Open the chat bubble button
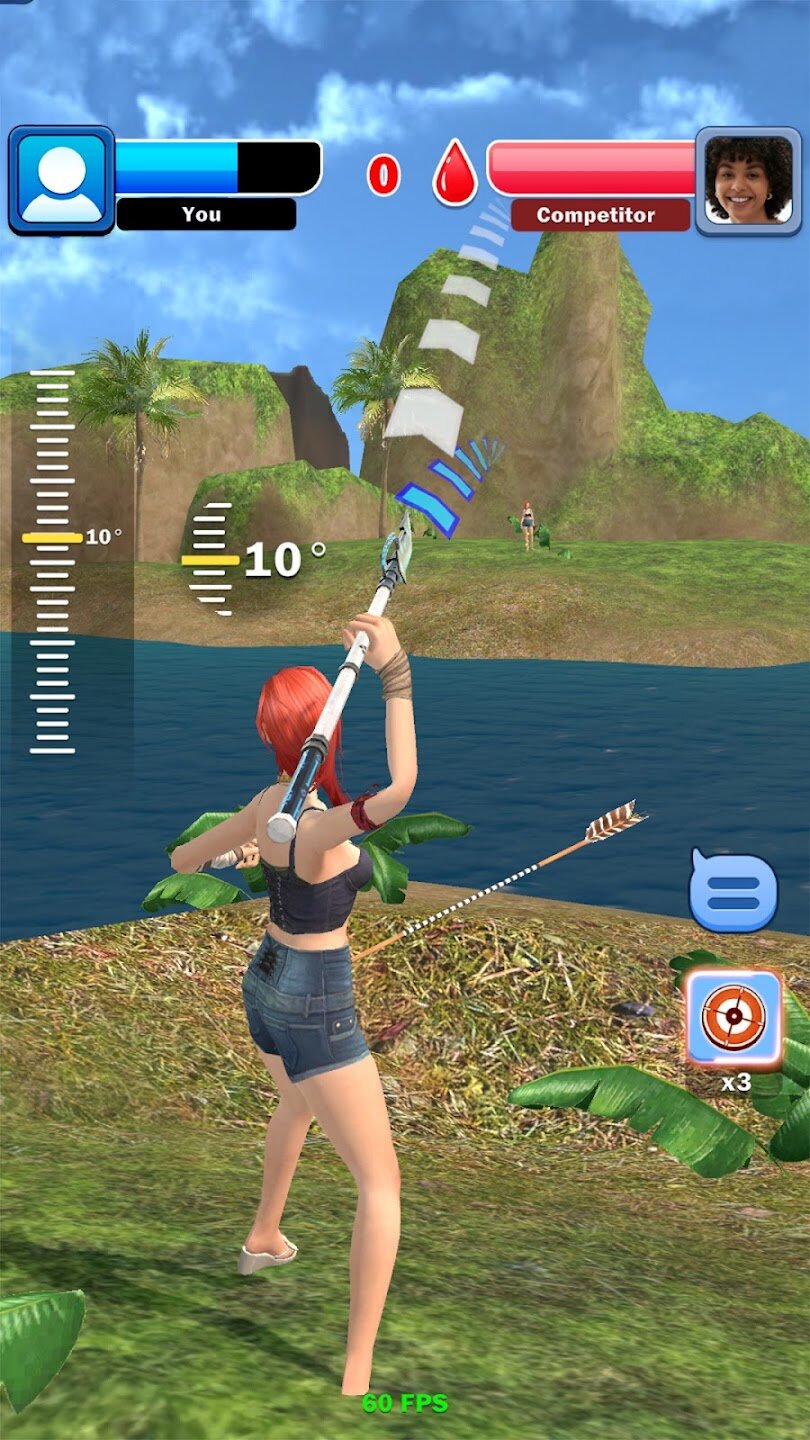810x1440 pixels. click(733, 890)
